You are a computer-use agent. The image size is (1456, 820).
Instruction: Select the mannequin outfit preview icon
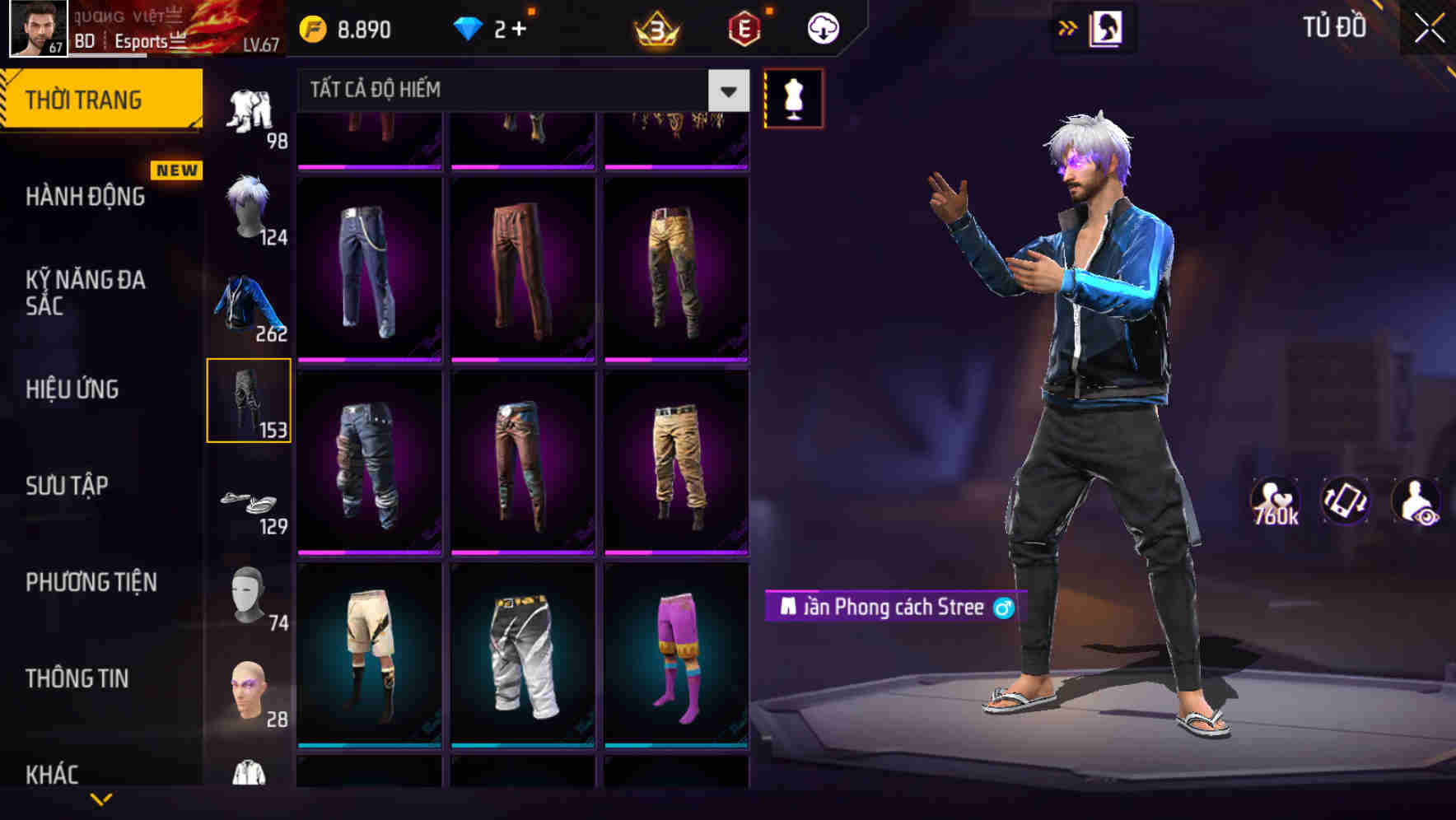pos(793,97)
